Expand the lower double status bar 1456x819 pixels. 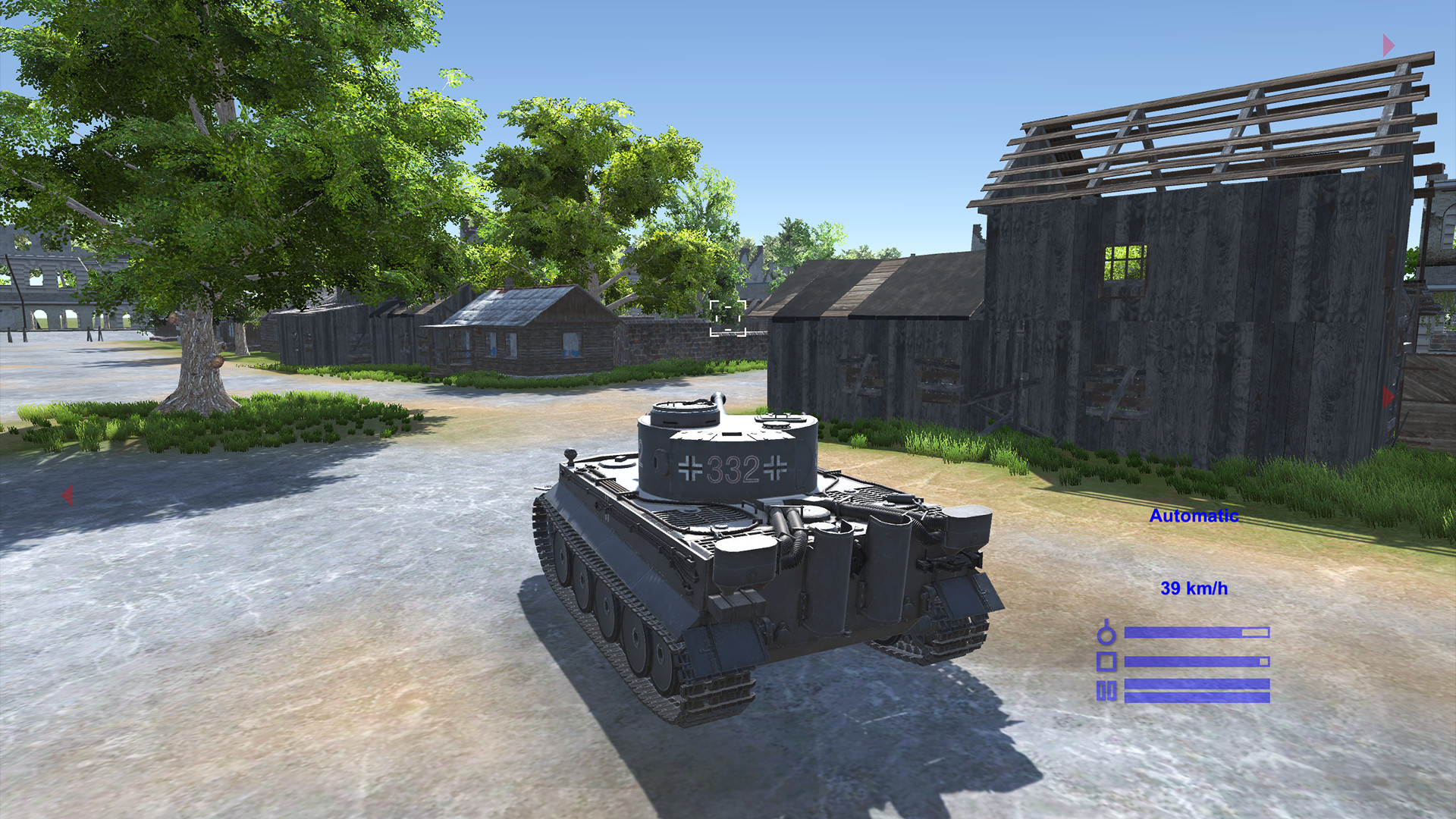(x=1197, y=692)
